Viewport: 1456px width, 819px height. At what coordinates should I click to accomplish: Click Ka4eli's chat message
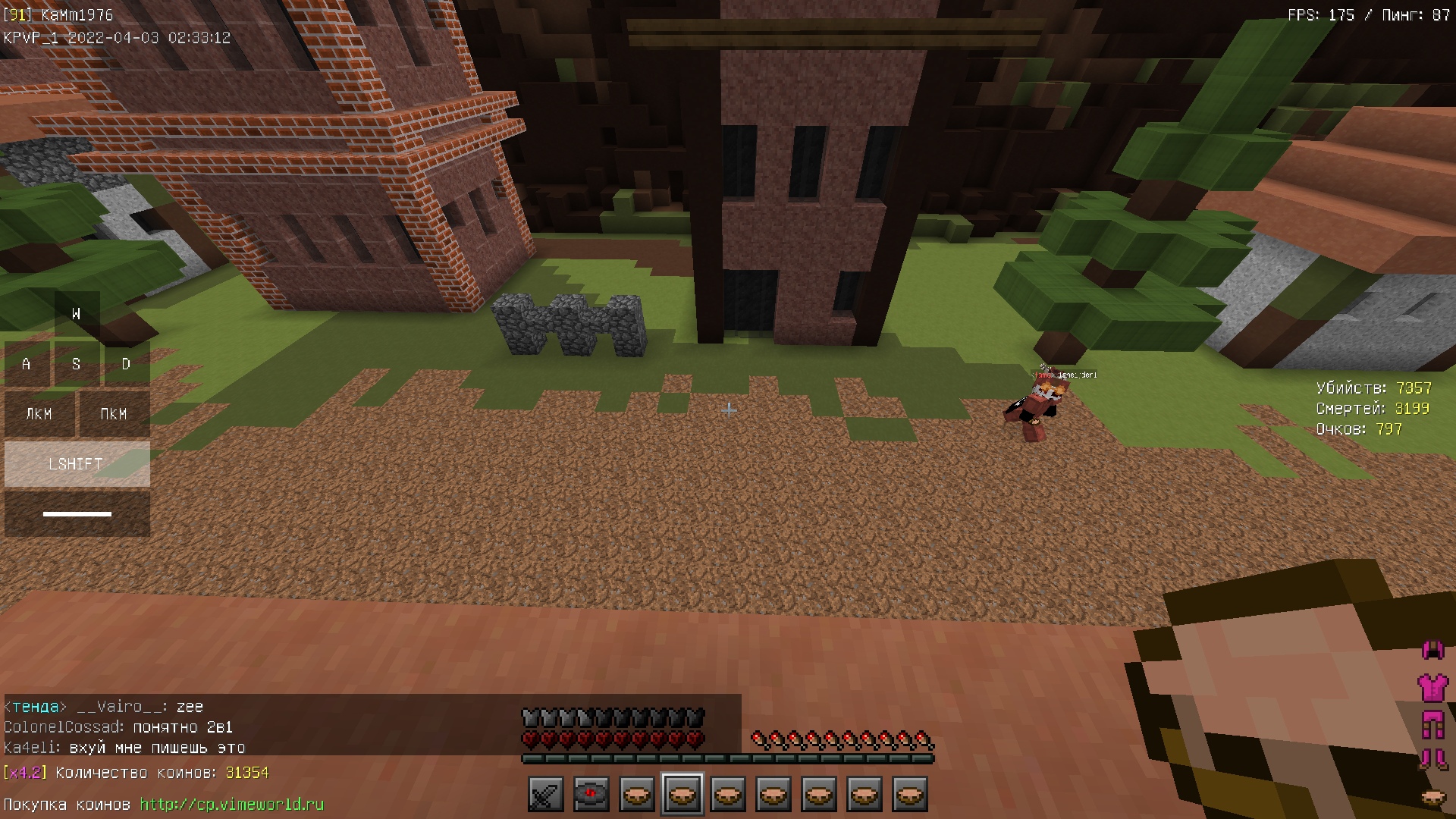124,748
